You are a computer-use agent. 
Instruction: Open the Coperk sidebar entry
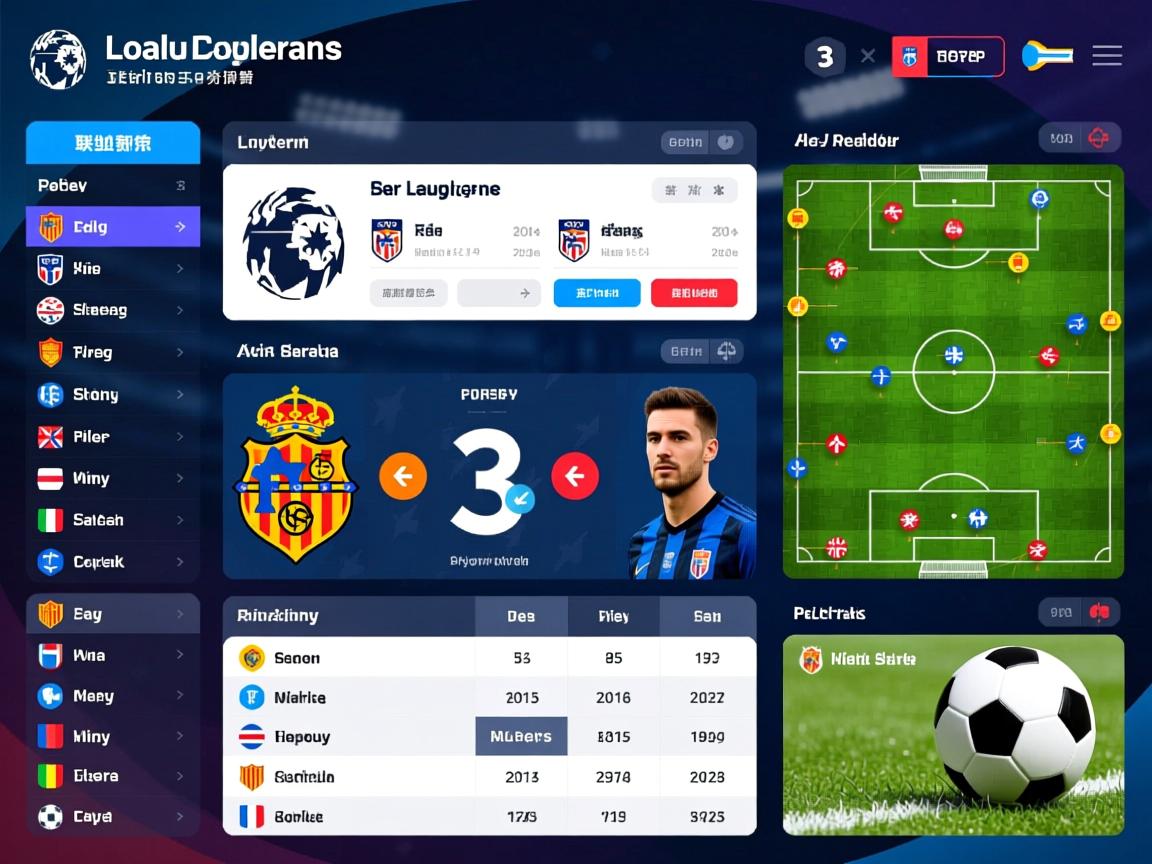coord(112,562)
